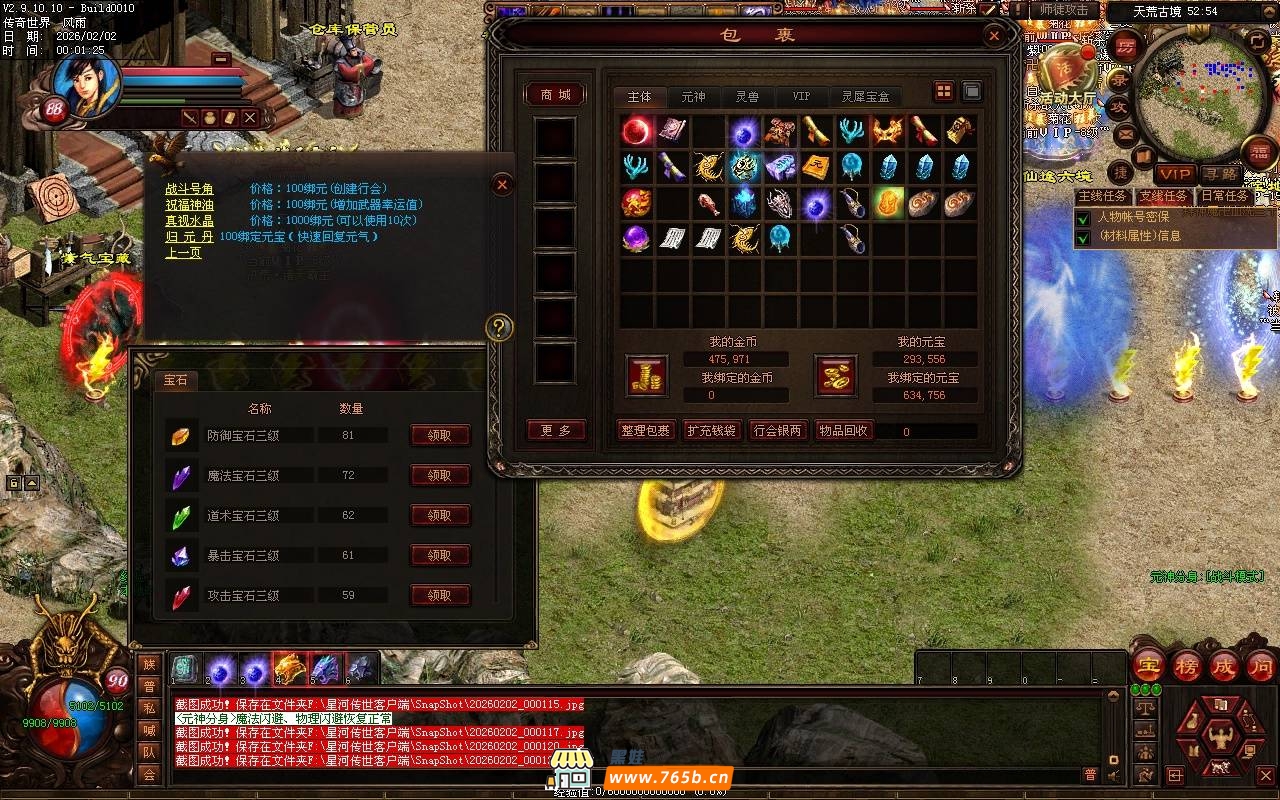The height and width of the screenshot is (800, 1280).
Task: Open the 商城 shop button
Action: (556, 94)
